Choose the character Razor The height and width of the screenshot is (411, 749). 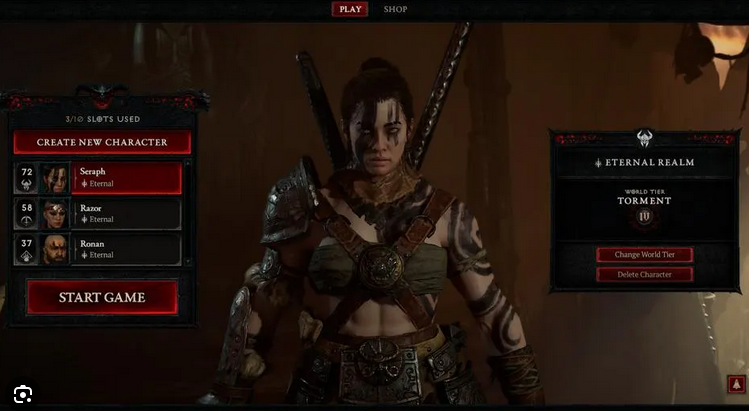tap(126, 214)
